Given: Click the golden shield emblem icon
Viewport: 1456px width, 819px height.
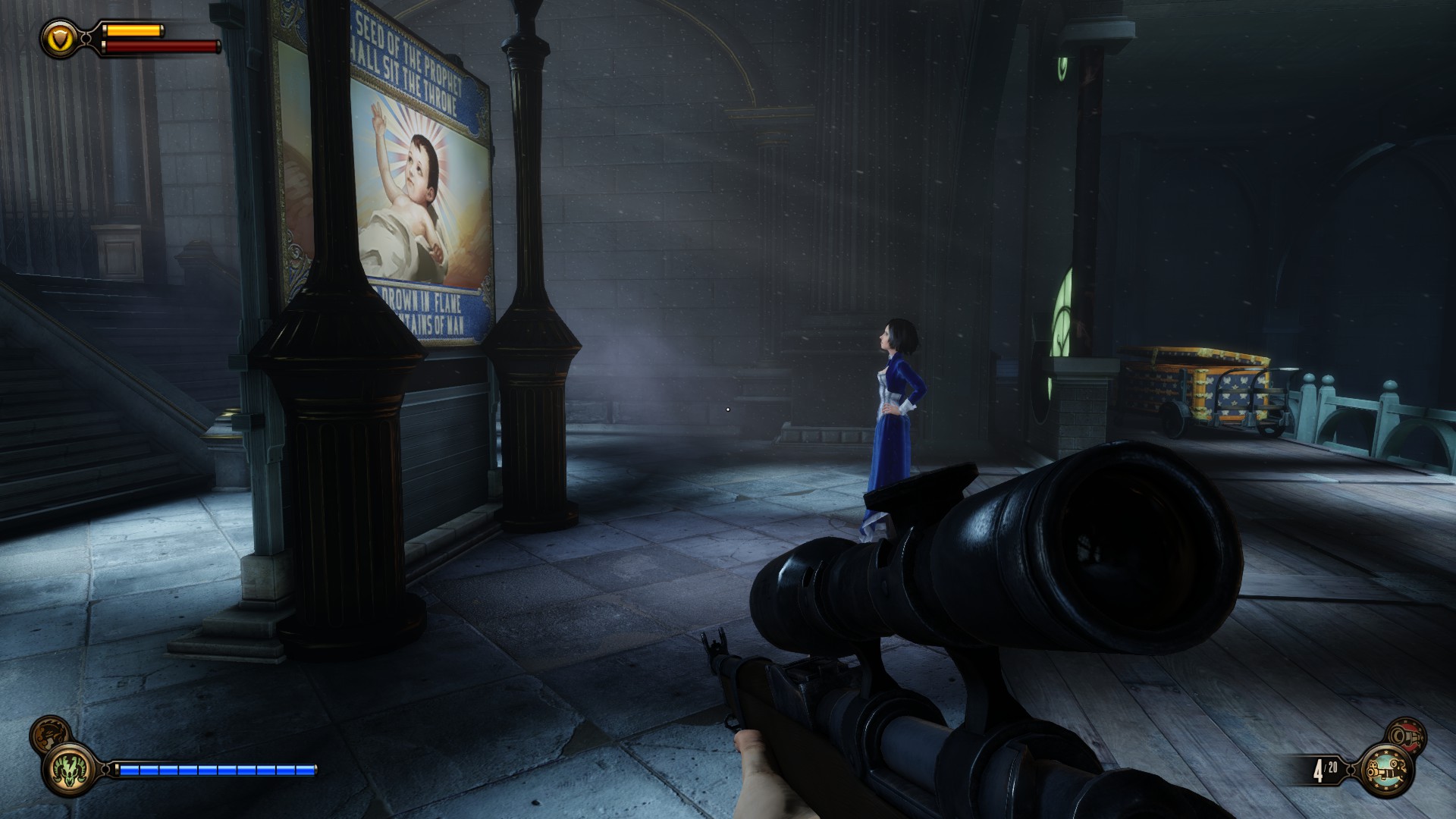Looking at the screenshot, I should tap(61, 37).
